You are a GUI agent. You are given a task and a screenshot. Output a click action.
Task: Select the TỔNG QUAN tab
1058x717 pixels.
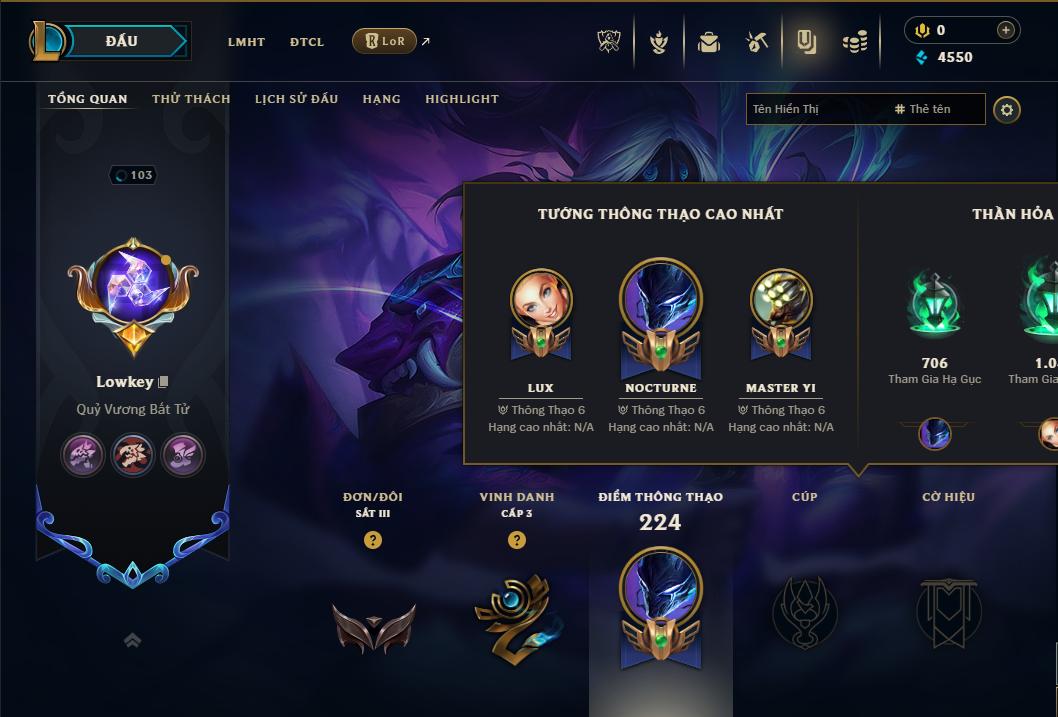[88, 99]
